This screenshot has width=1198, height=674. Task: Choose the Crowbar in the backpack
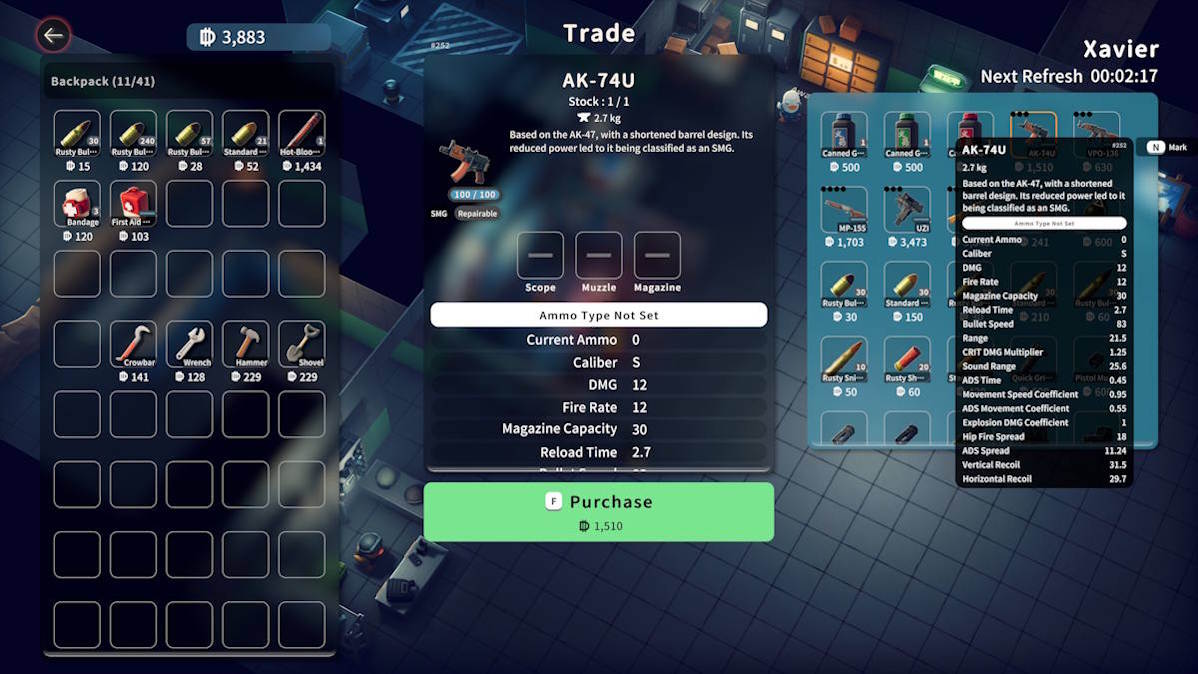click(133, 344)
